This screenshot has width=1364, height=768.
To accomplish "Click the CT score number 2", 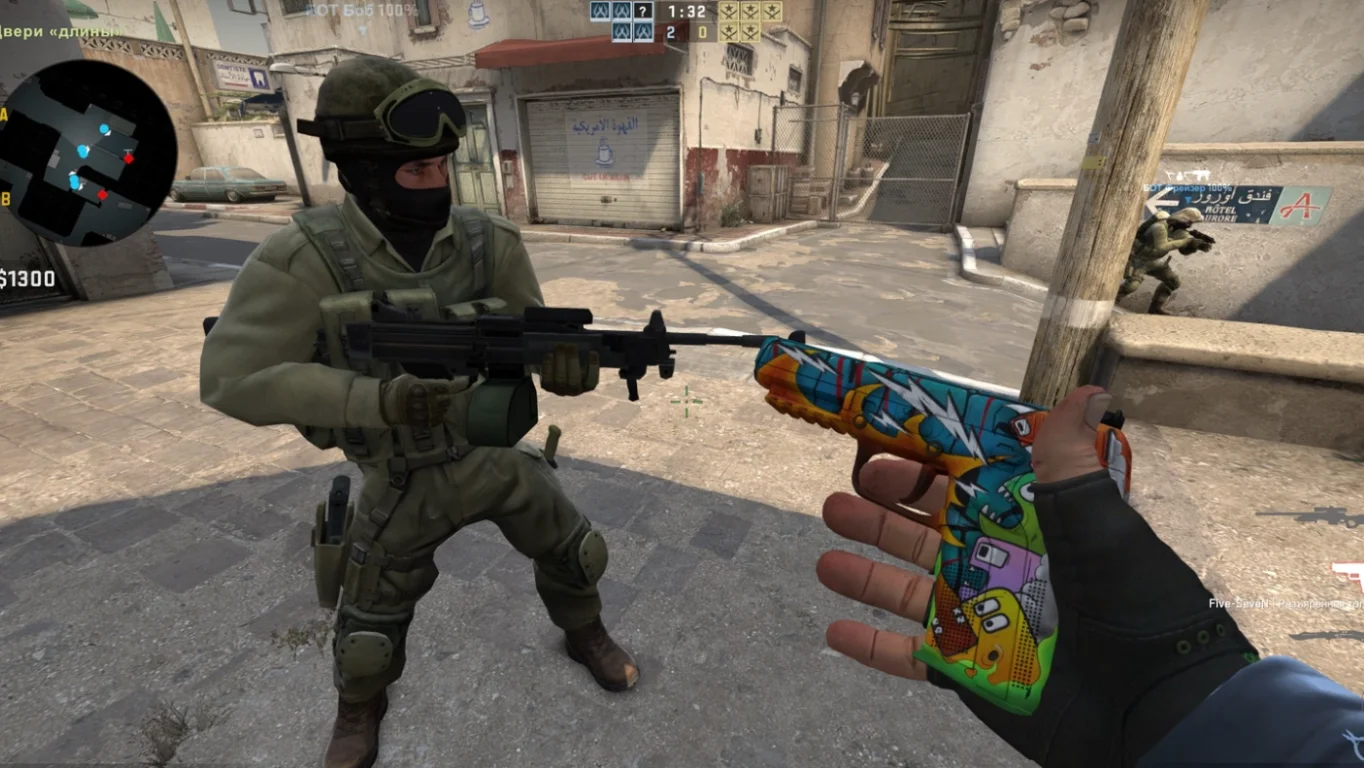I will [x=672, y=32].
